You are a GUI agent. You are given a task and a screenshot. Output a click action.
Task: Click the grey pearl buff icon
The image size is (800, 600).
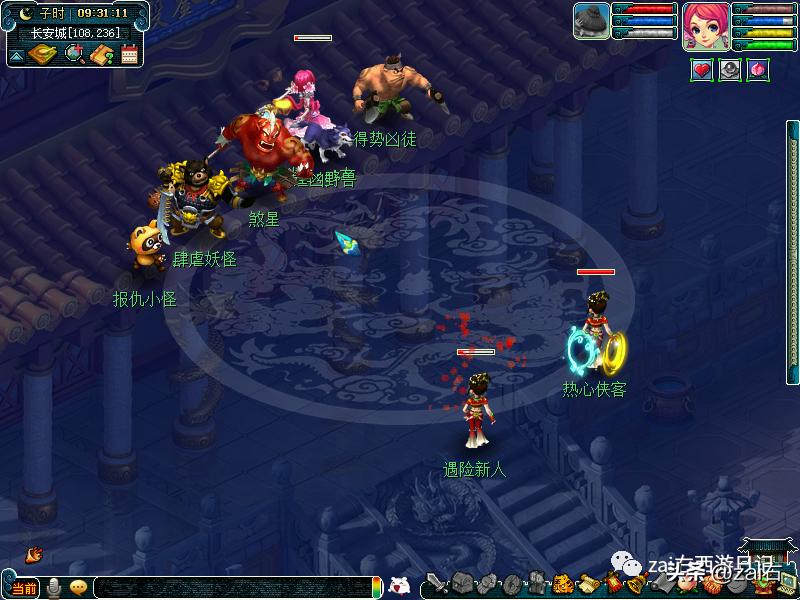pyautogui.click(x=730, y=71)
